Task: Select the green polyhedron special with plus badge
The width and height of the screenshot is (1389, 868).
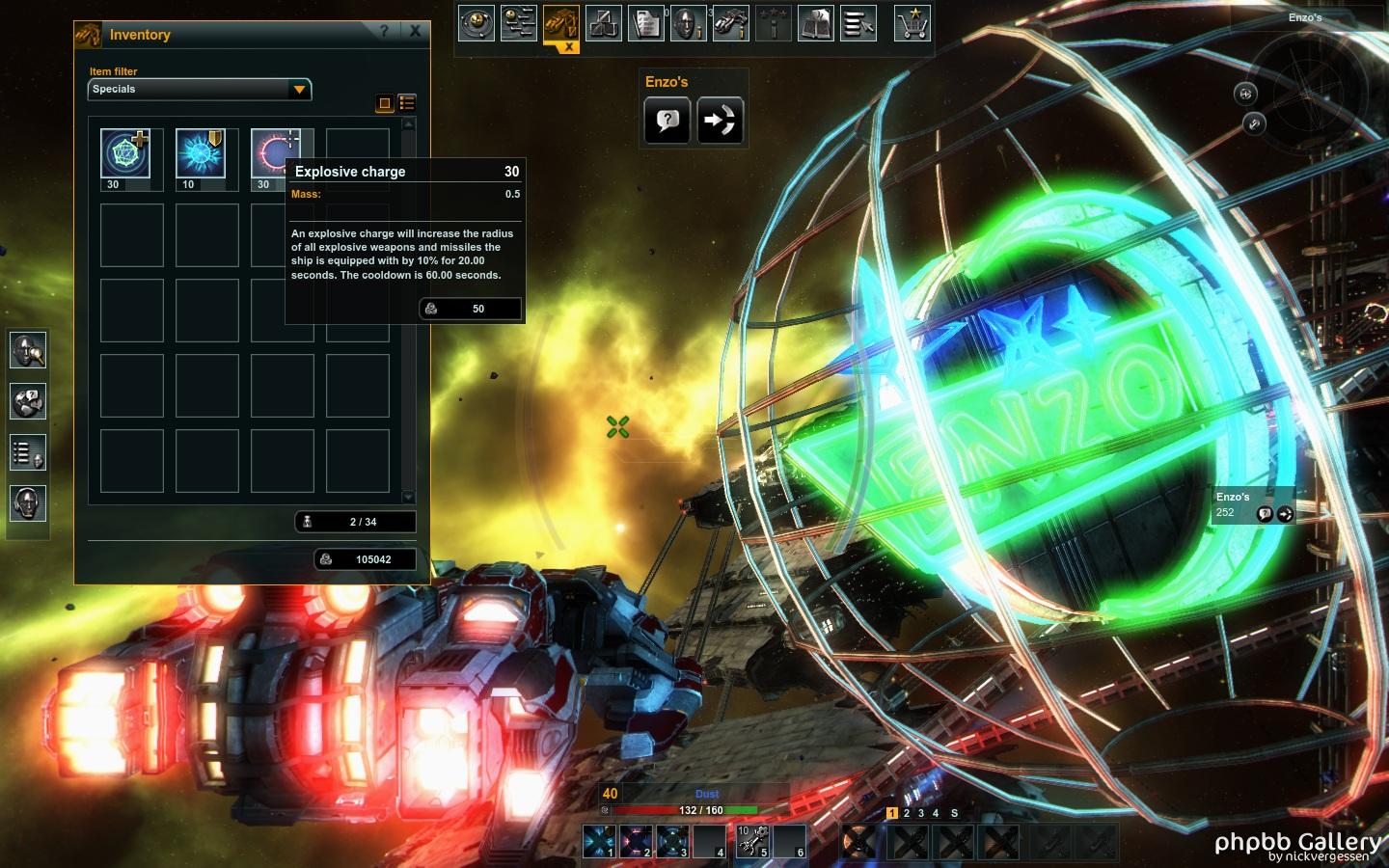Action: (125, 153)
